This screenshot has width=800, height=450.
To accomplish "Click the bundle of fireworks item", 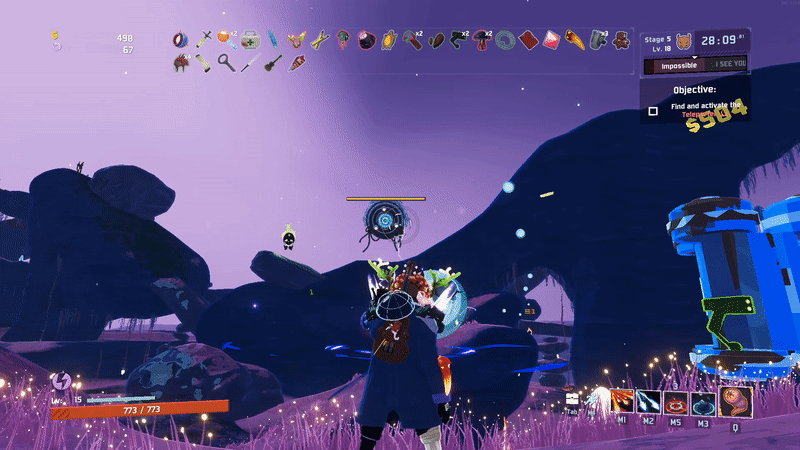I will 297,63.
